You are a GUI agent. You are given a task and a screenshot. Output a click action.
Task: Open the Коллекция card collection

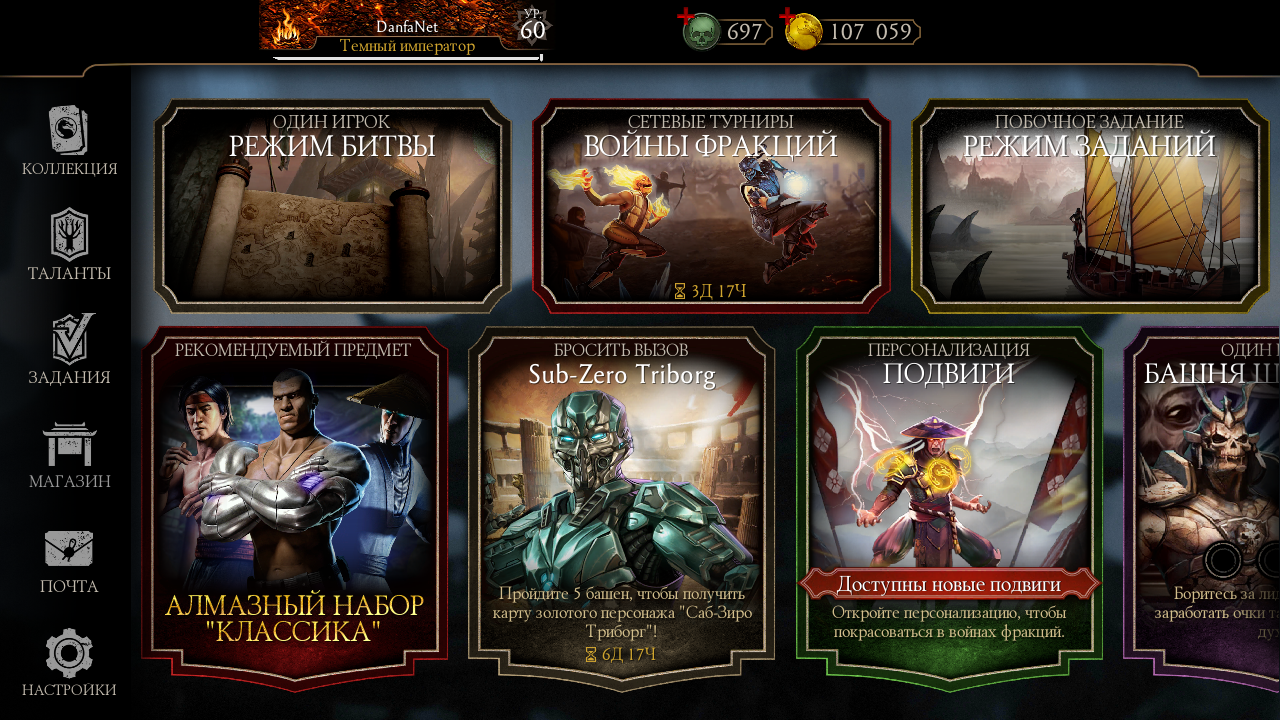tap(69, 142)
